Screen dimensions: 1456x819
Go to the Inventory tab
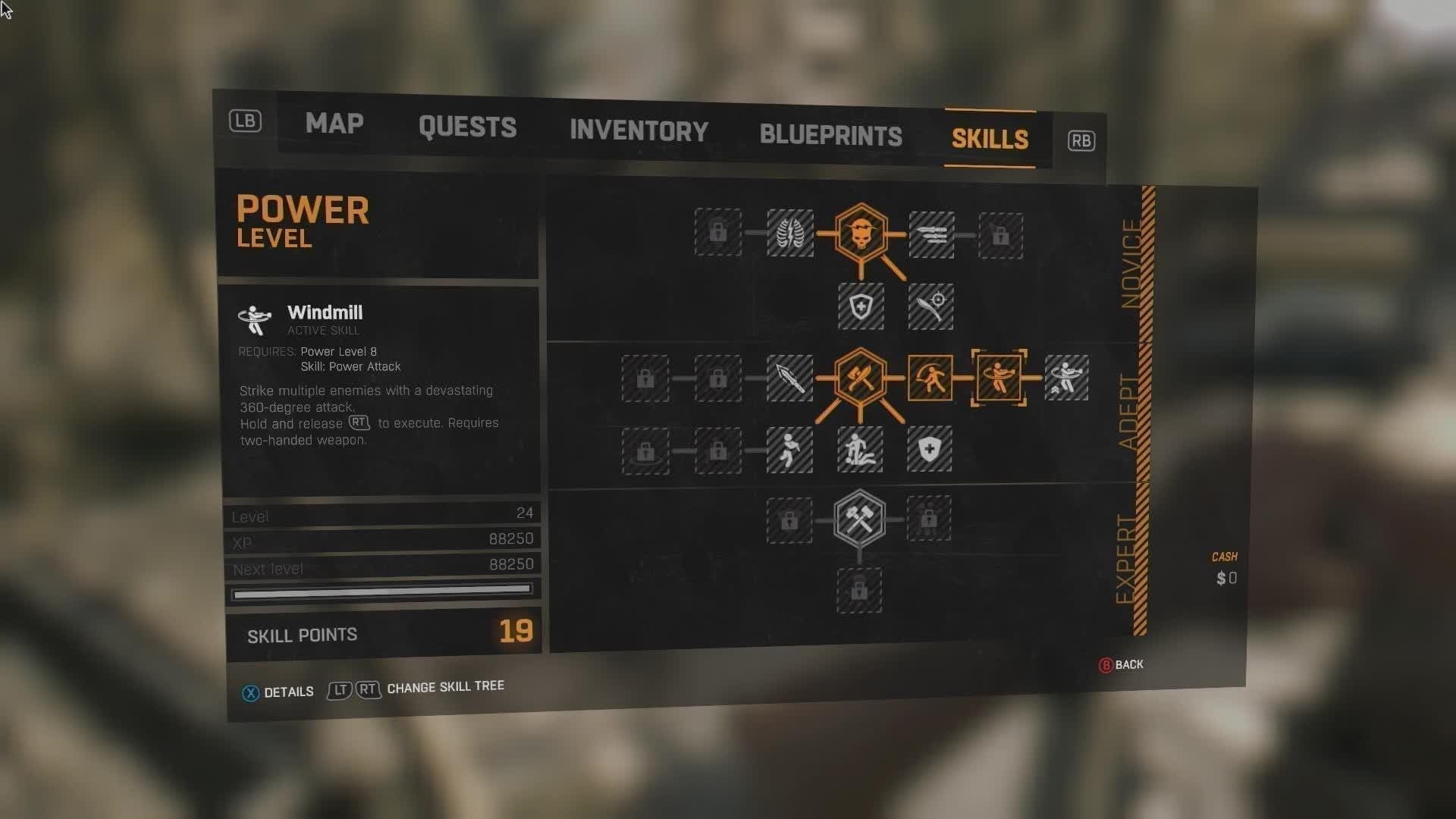click(x=639, y=131)
